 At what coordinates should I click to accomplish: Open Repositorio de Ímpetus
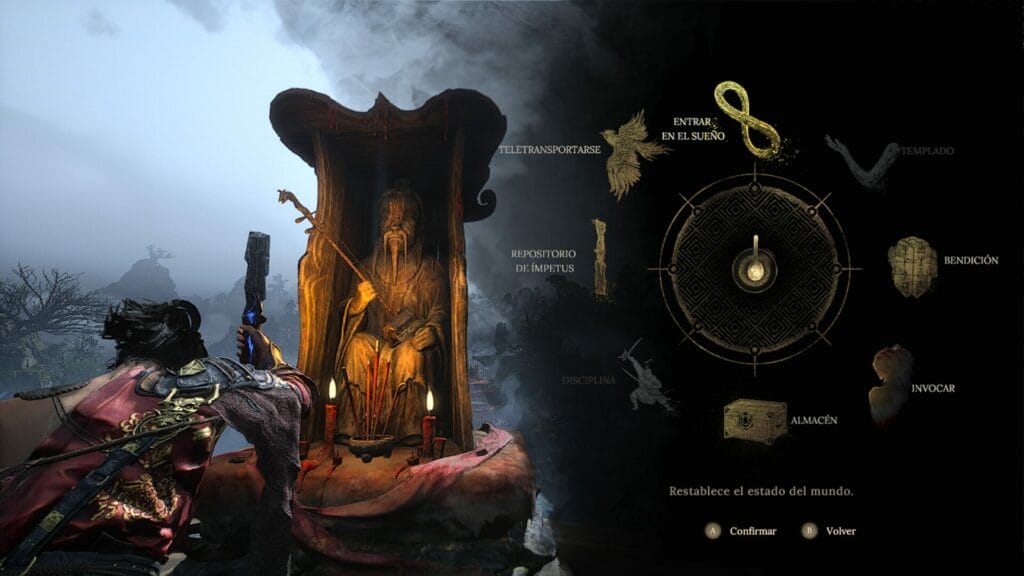pyautogui.click(x=600, y=257)
